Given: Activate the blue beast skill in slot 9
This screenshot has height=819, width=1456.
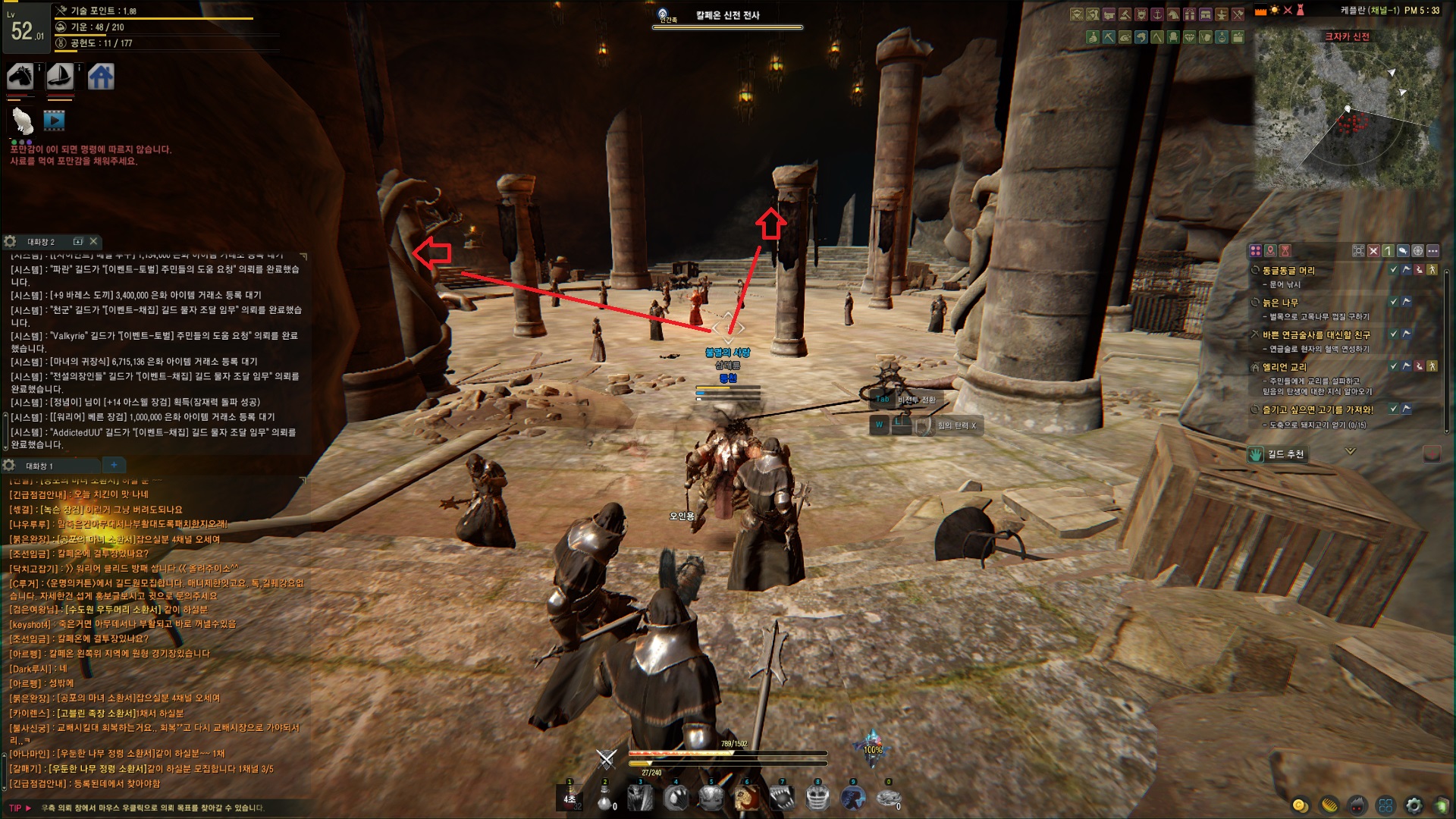Looking at the screenshot, I should [853, 798].
